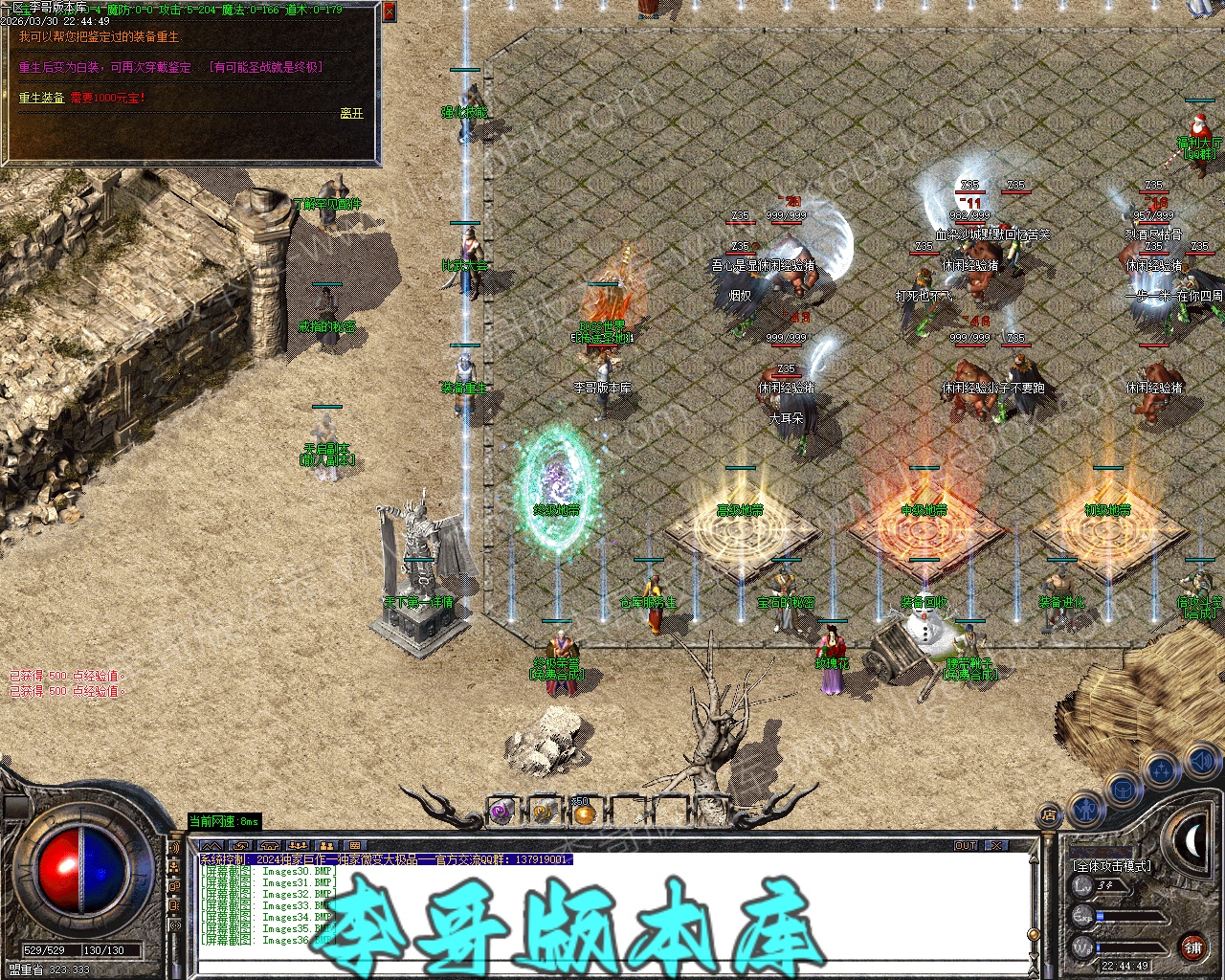Open the skills sparkle icon
Viewport: 1225px width, 980px height.
[1161, 768]
